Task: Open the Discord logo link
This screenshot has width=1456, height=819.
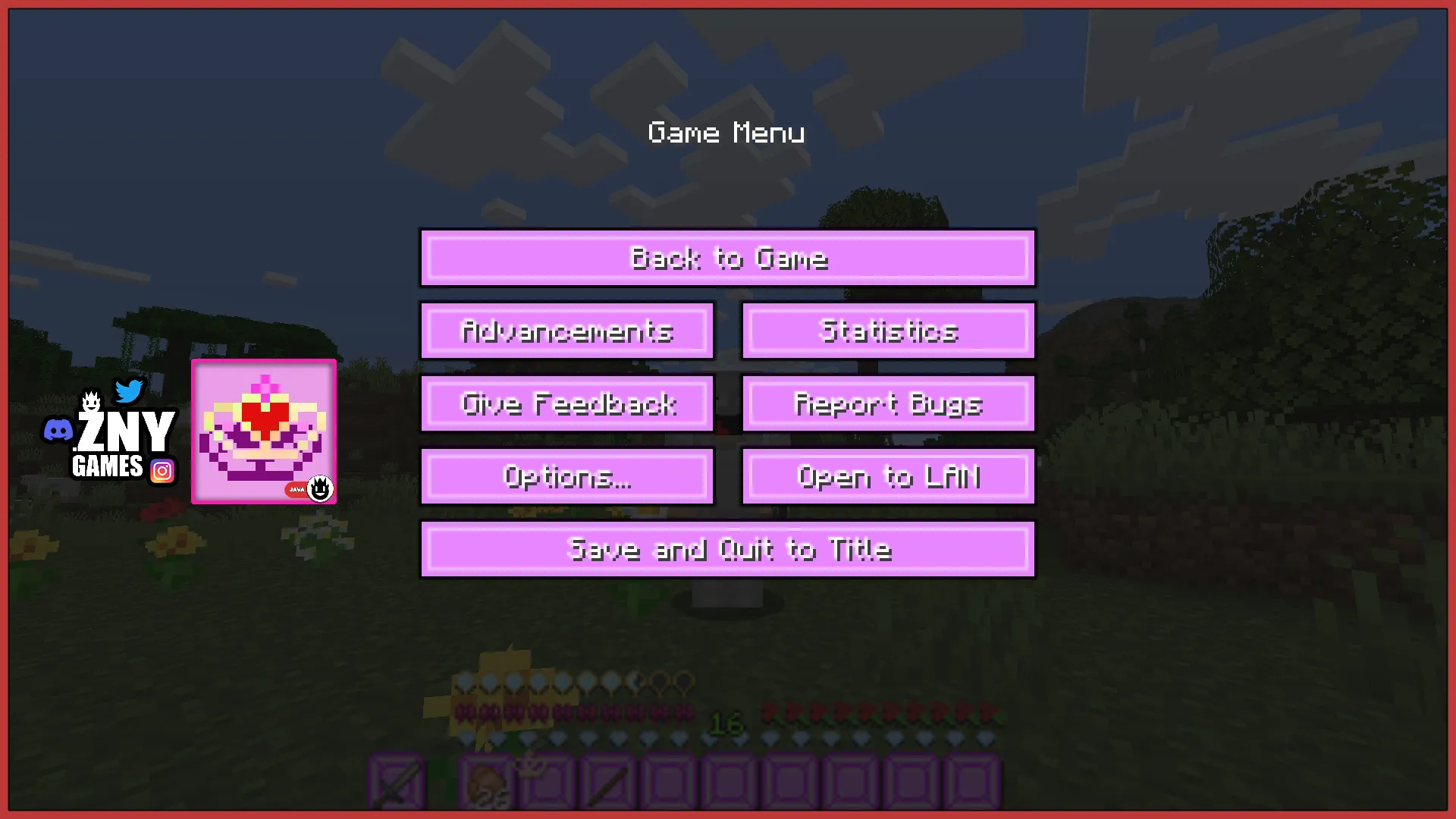Action: 58,431
